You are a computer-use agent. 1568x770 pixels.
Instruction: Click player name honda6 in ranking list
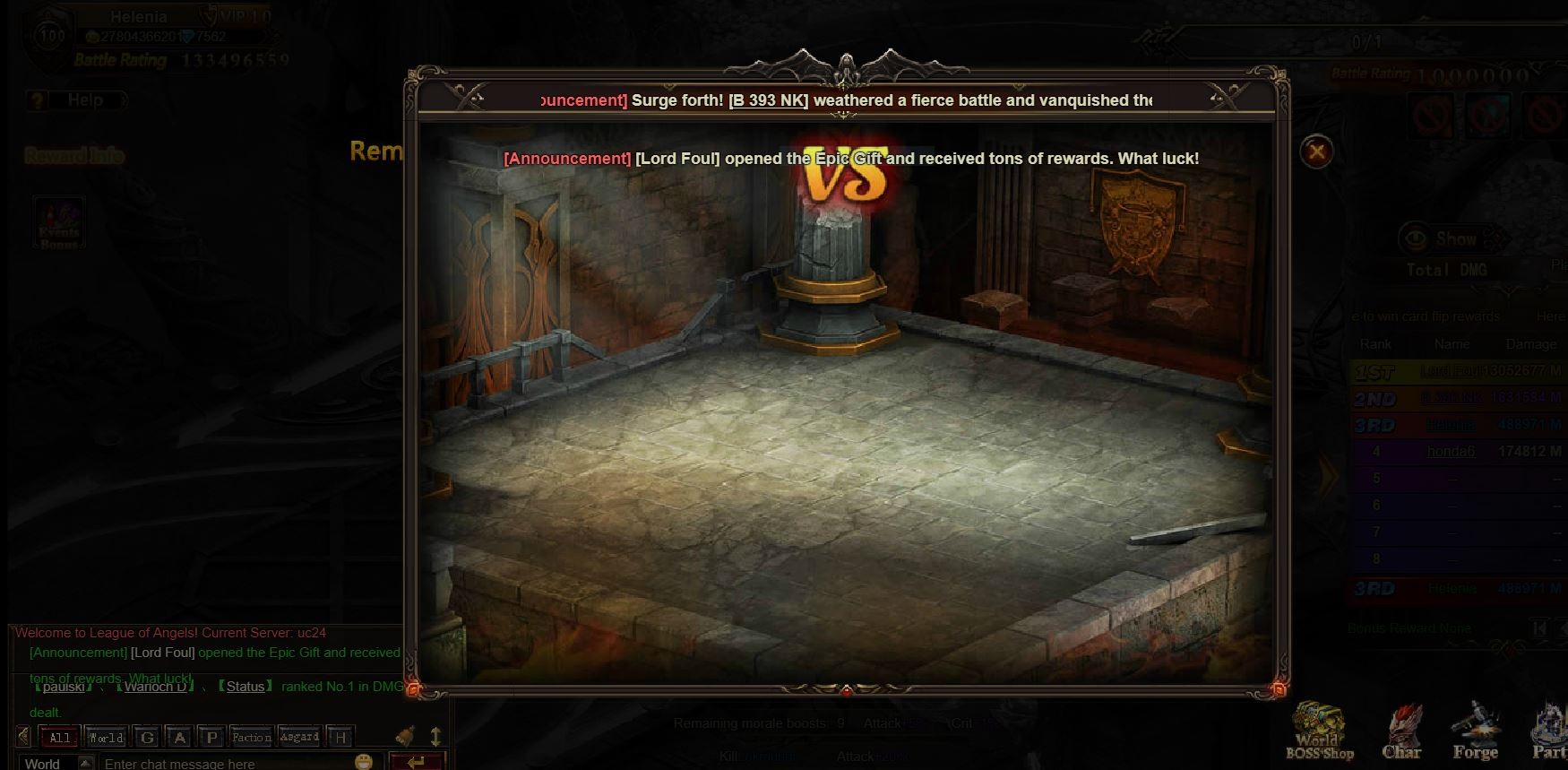click(1451, 452)
